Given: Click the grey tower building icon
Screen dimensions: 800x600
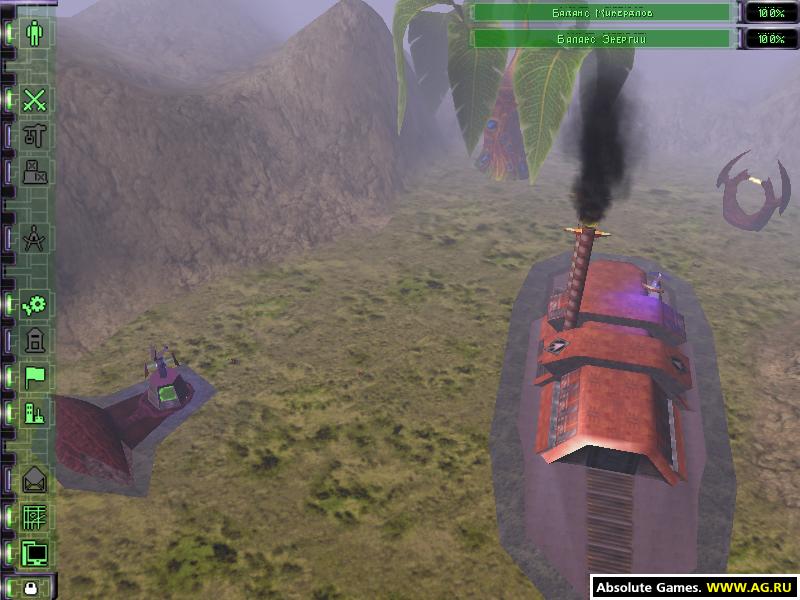Looking at the screenshot, I should click(x=36, y=341).
